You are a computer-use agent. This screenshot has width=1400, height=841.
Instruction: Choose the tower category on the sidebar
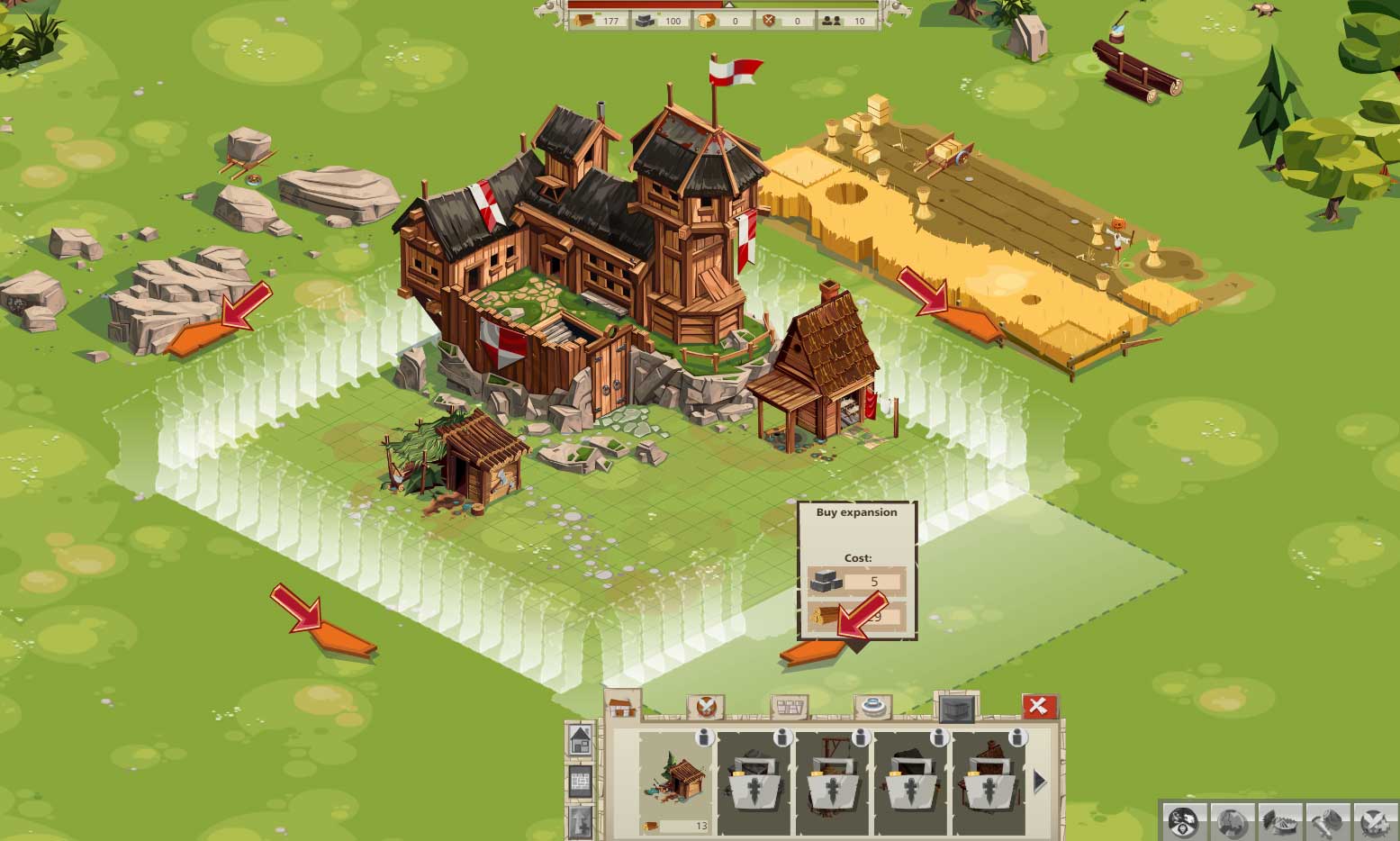[x=581, y=819]
